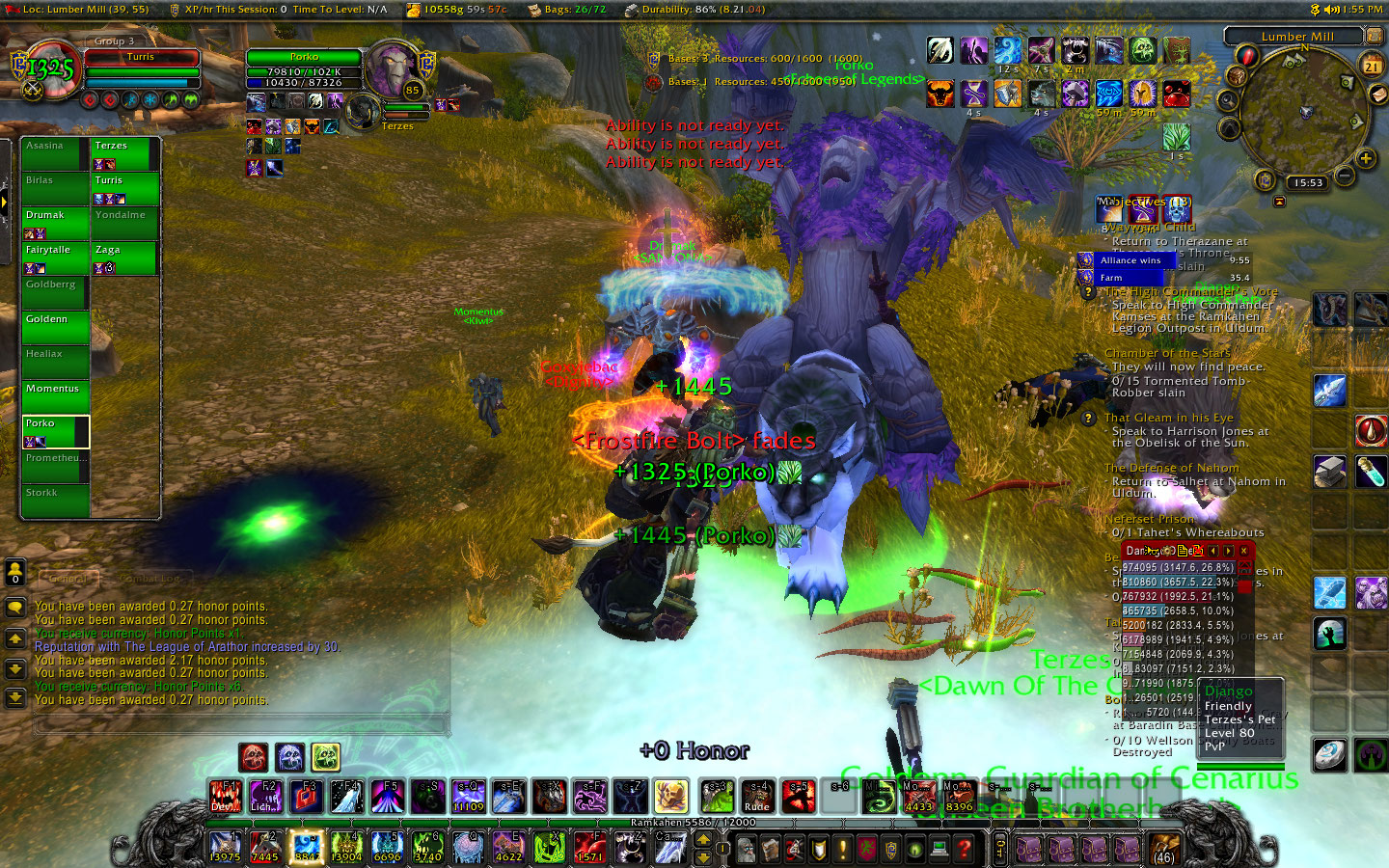Zoom out the minimap with minus button
The image size is (1389, 868).
(x=1345, y=176)
